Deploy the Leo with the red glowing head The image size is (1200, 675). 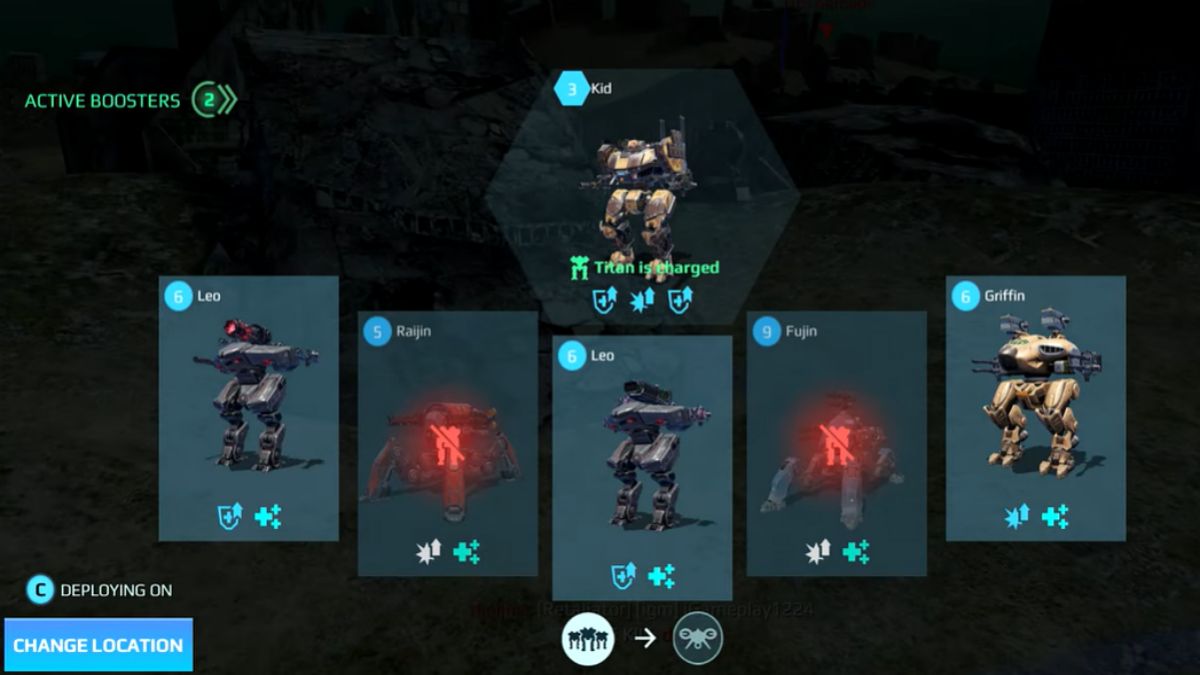248,408
